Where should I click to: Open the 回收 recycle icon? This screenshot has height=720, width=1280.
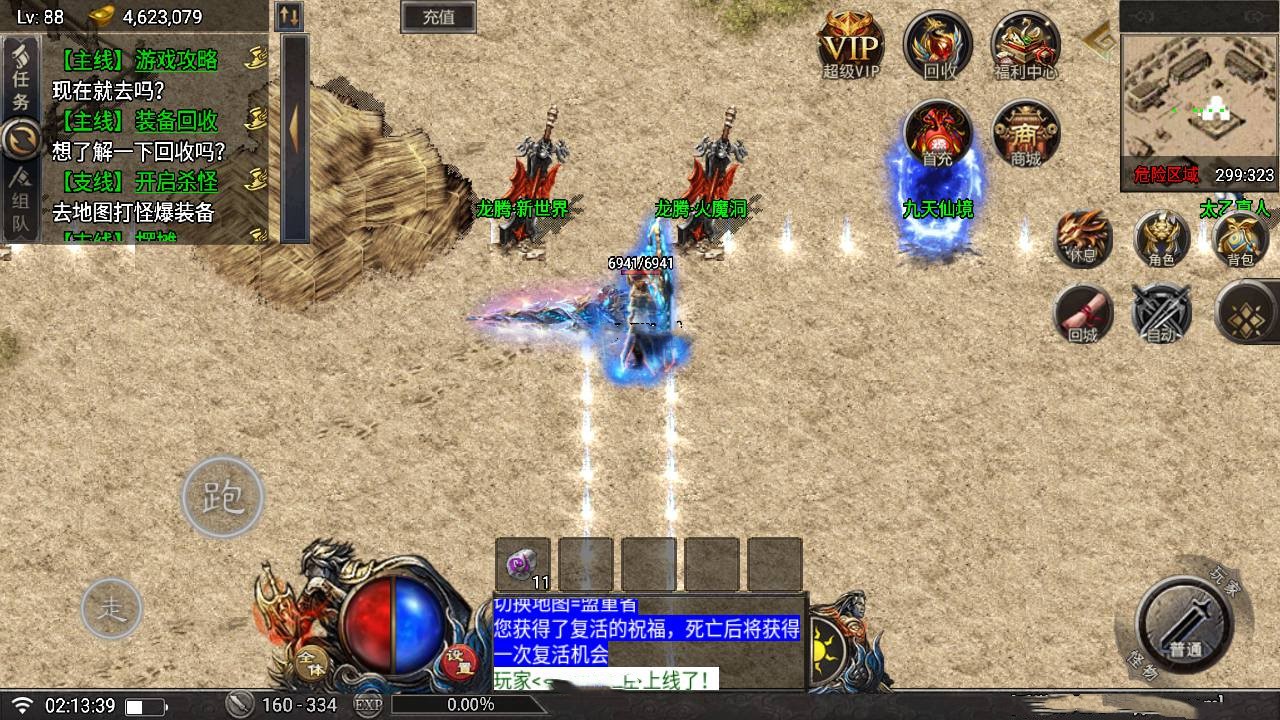938,45
